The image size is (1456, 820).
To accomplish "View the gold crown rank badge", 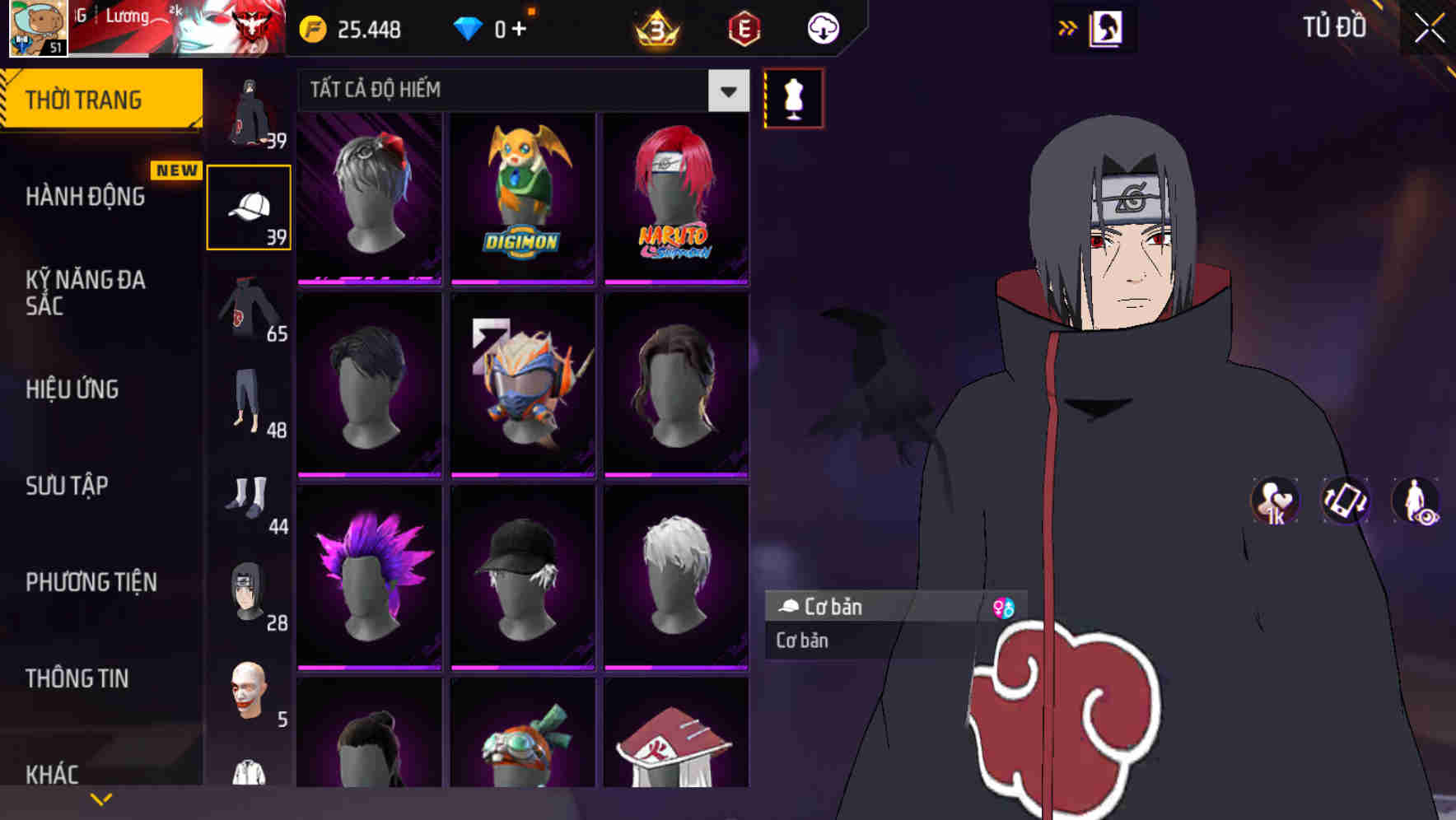I will click(x=656, y=27).
